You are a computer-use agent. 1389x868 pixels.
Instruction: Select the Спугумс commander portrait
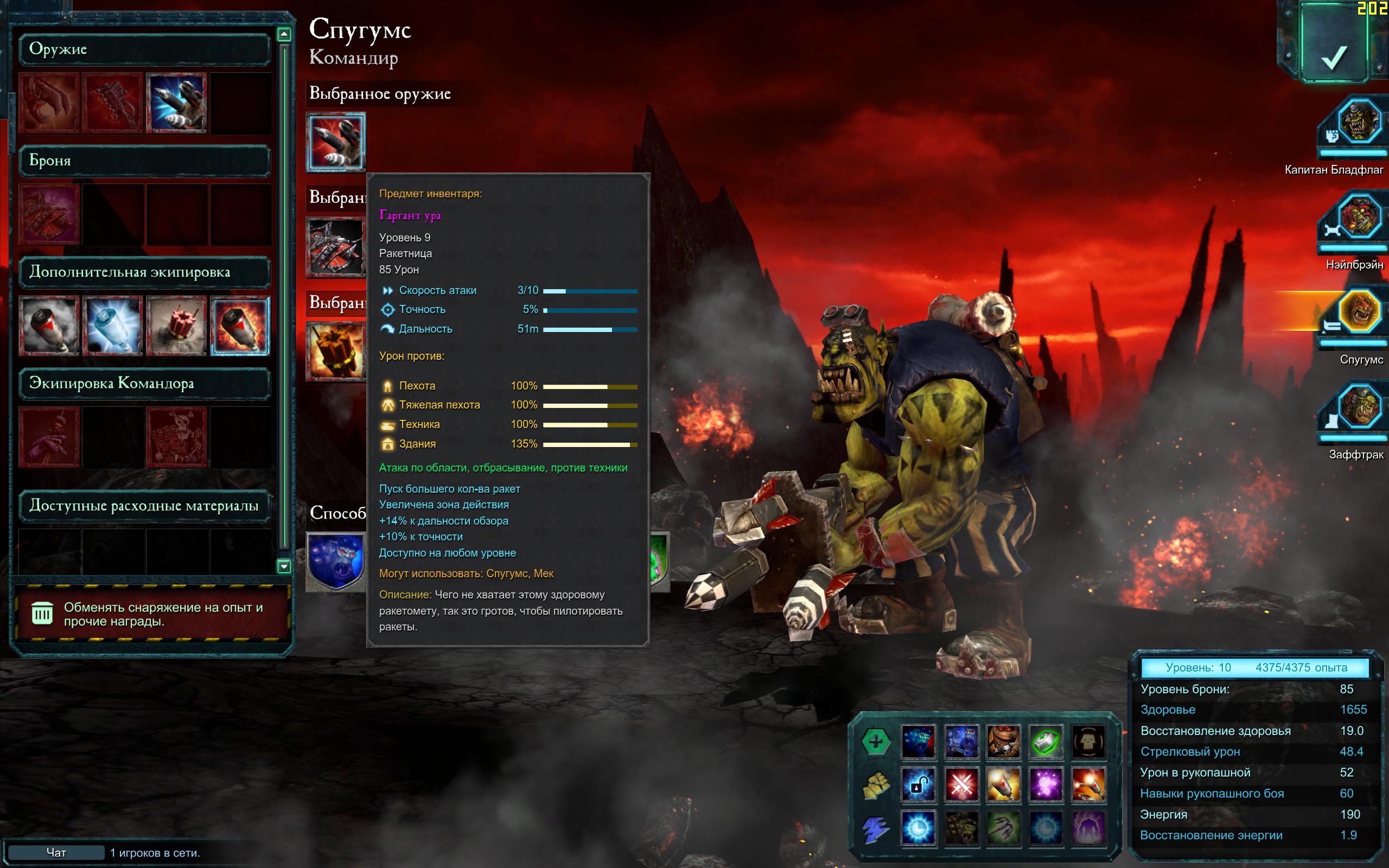coord(1359,313)
